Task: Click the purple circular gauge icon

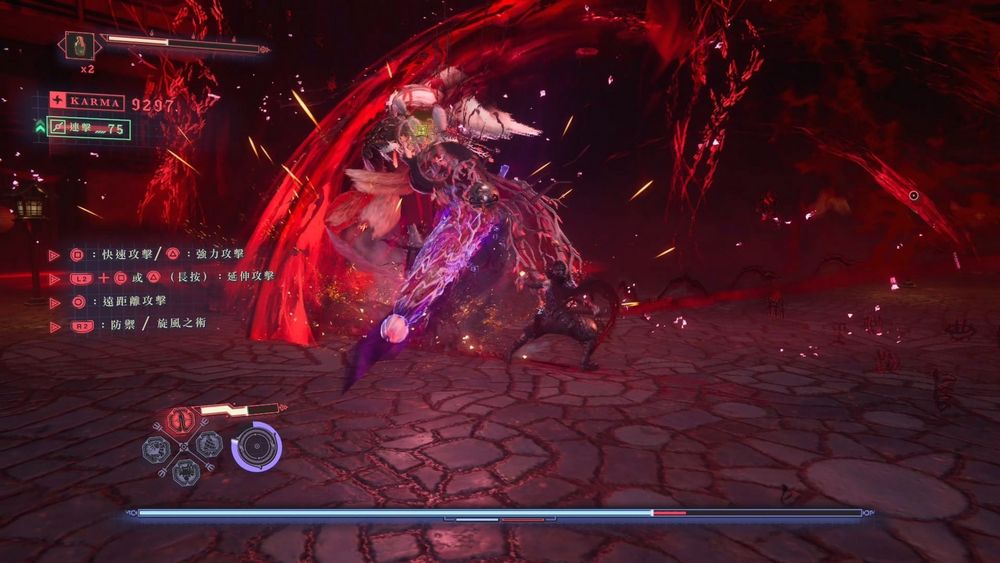Action: point(257,446)
